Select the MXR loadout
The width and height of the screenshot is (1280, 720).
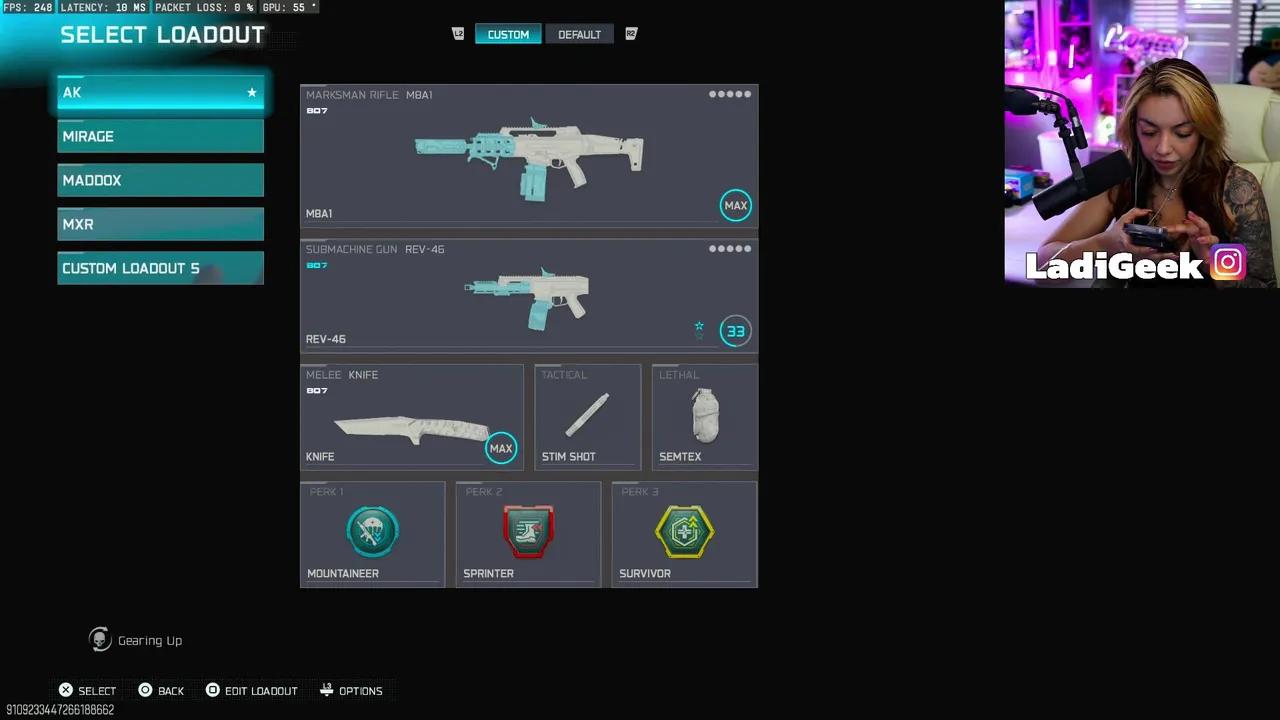tap(160, 224)
